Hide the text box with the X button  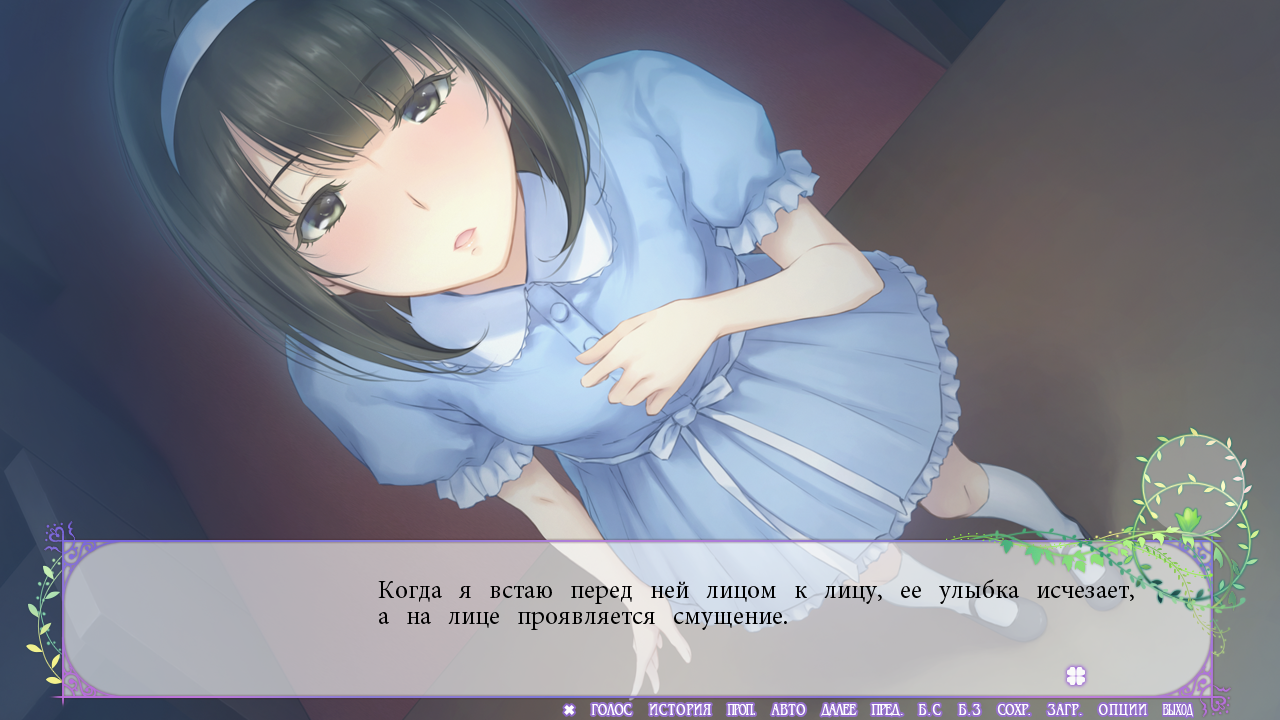coord(569,710)
